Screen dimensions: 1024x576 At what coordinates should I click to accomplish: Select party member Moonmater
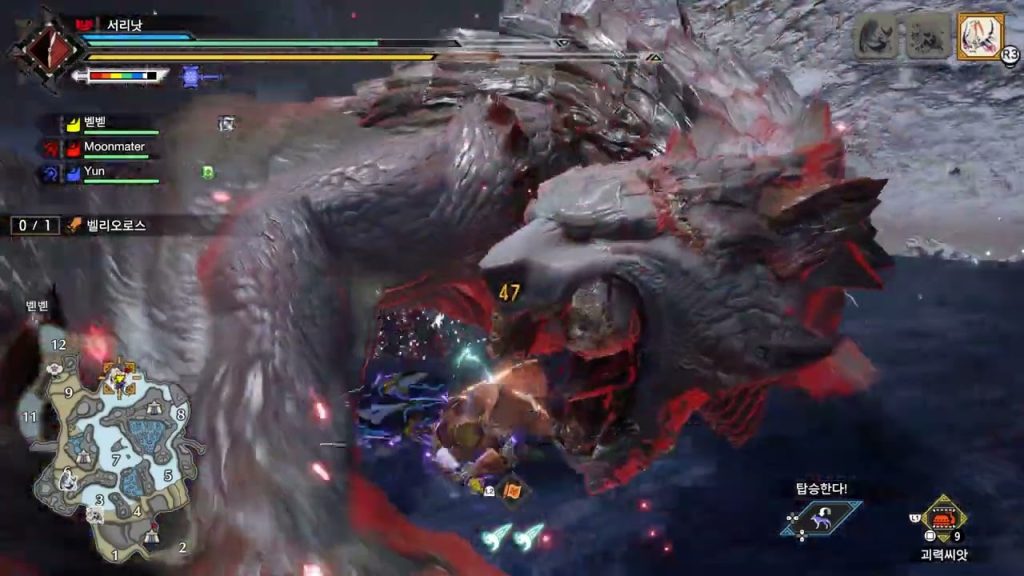coord(113,147)
